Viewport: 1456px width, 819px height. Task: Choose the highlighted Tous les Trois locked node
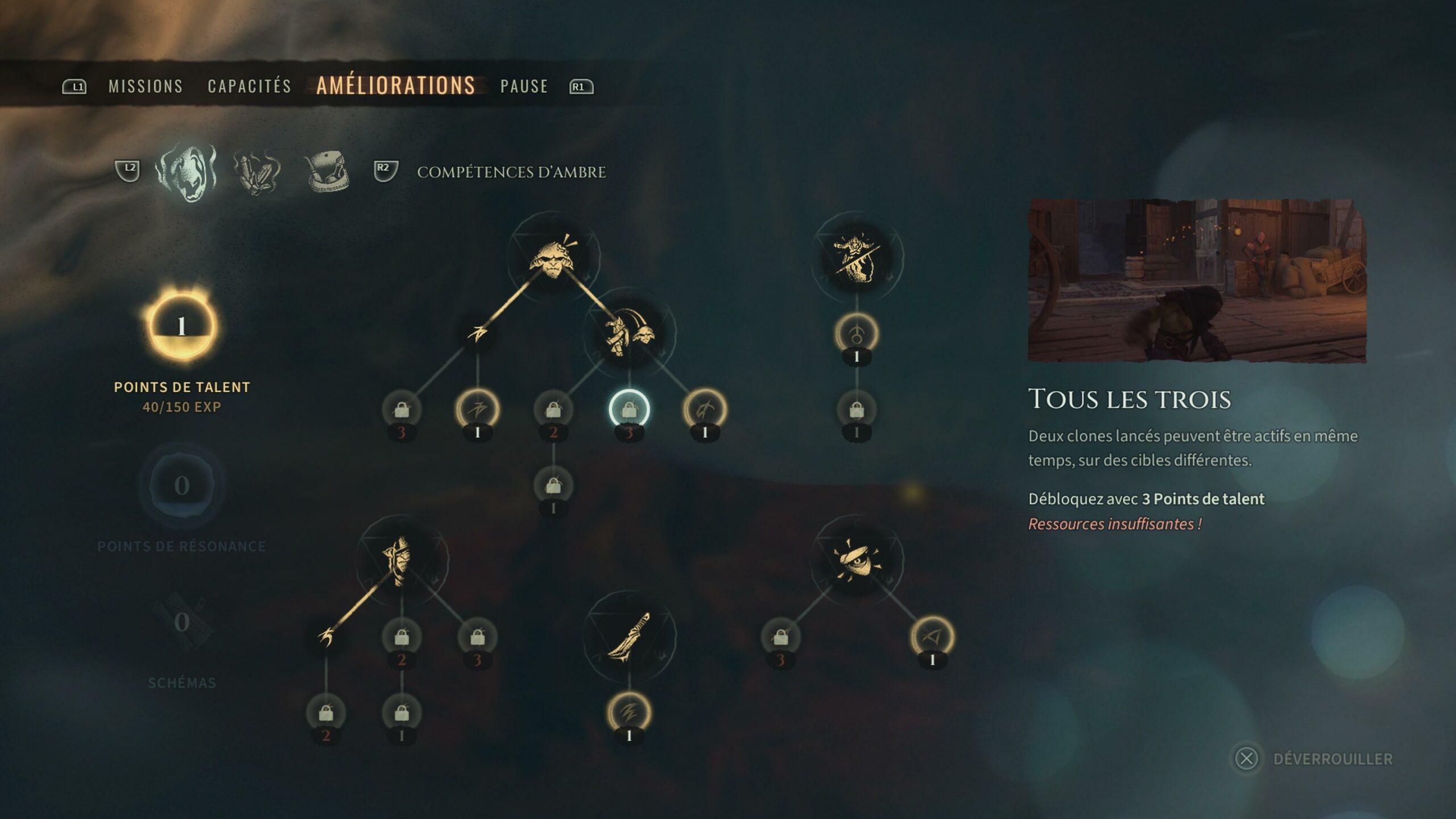[629, 409]
